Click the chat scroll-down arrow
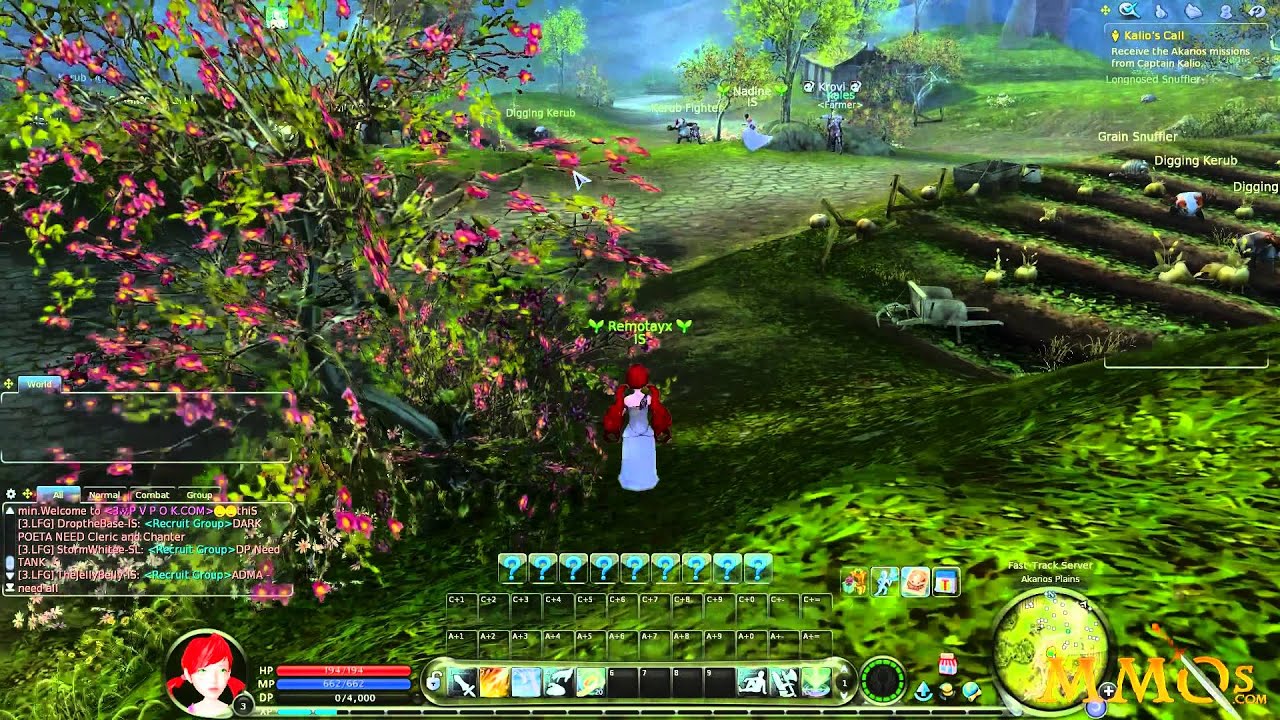 tap(10, 575)
